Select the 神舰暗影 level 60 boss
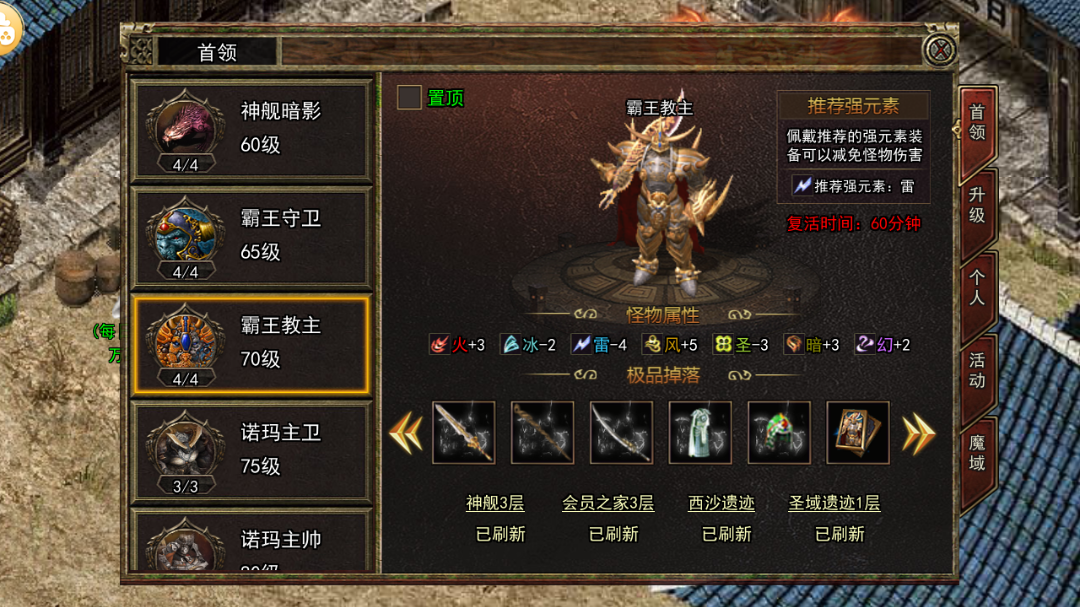The width and height of the screenshot is (1080, 607). [x=252, y=128]
